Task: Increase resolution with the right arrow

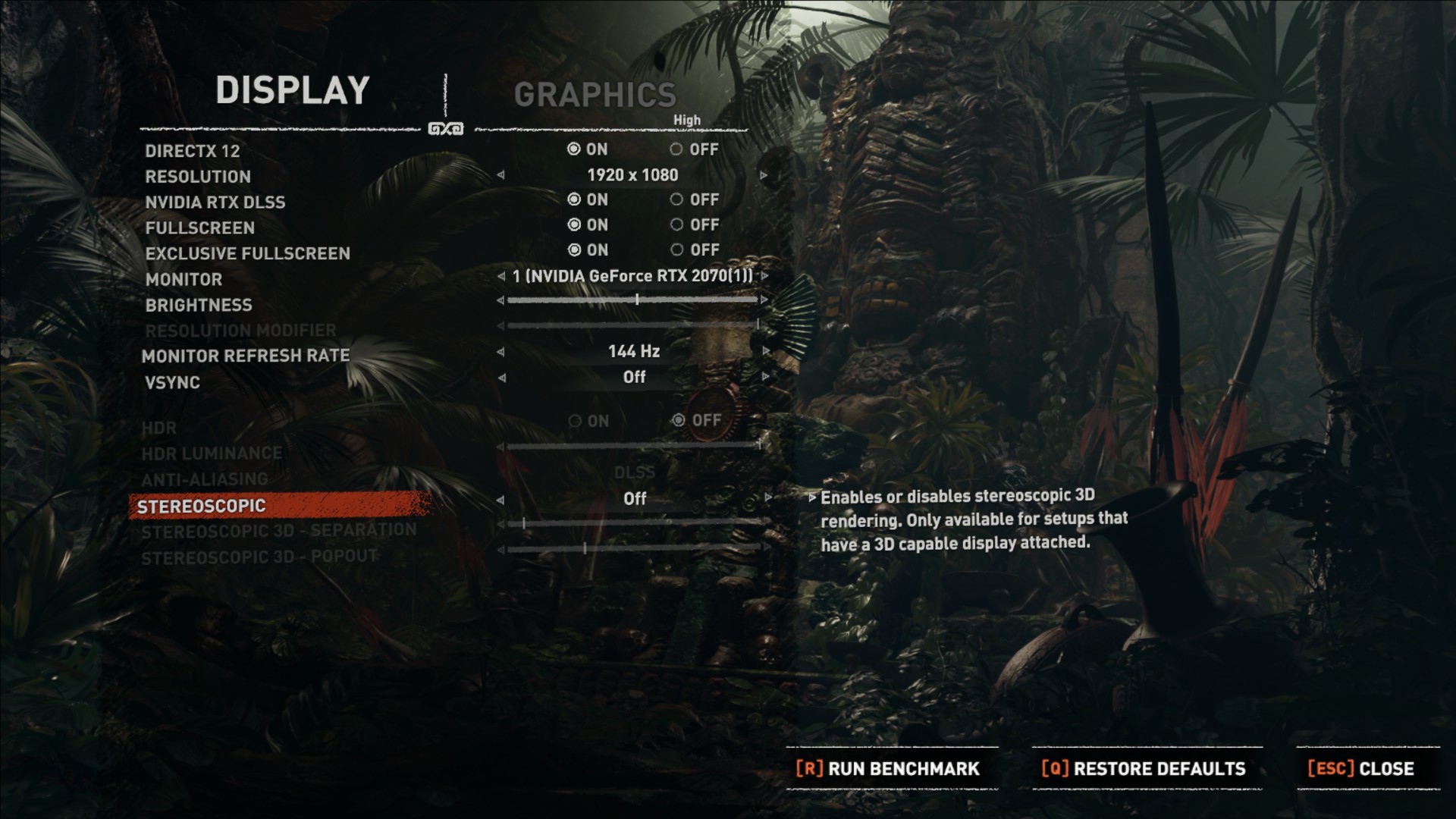Action: point(764,175)
